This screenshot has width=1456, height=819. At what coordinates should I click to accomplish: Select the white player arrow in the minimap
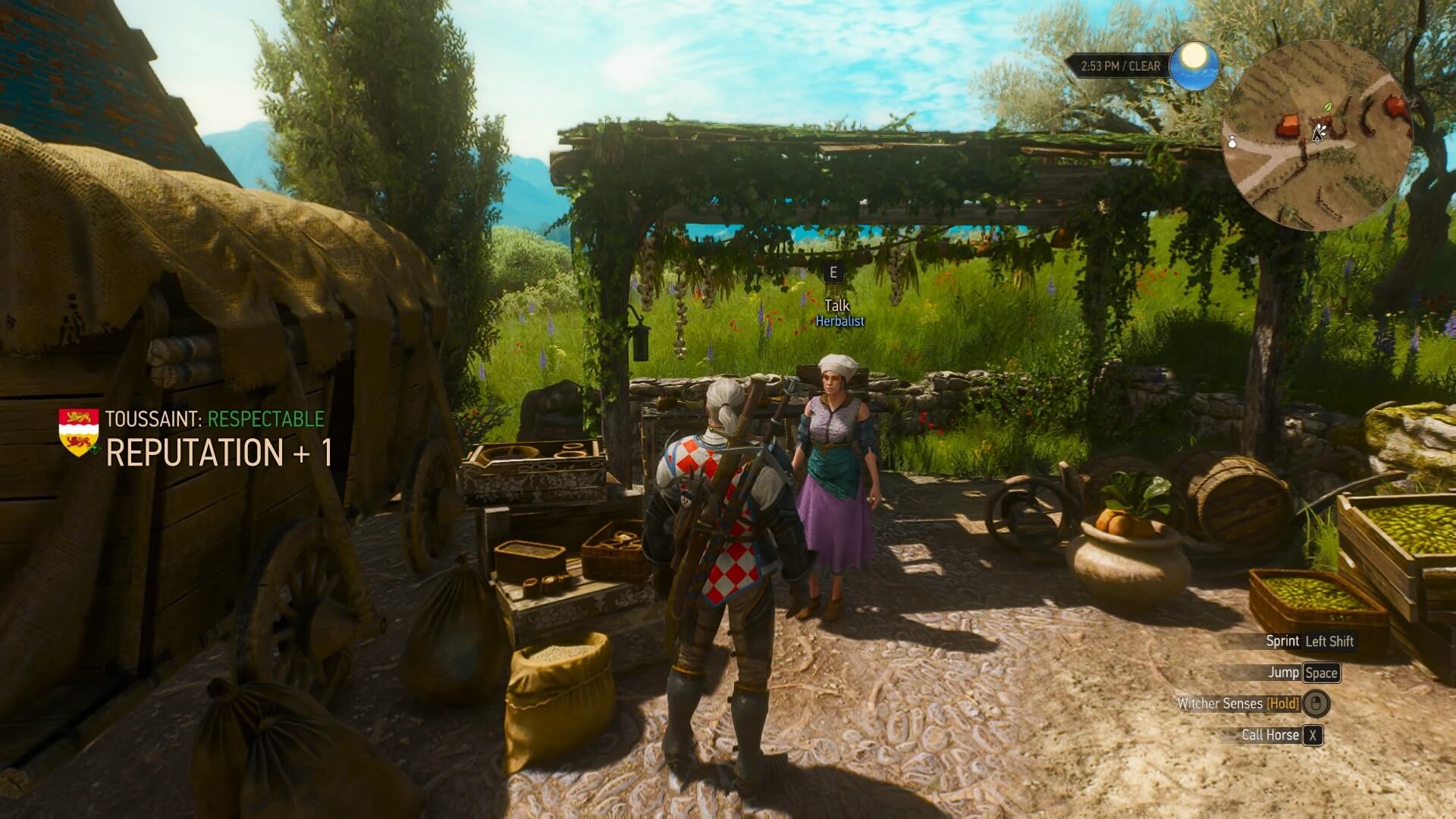[1318, 133]
